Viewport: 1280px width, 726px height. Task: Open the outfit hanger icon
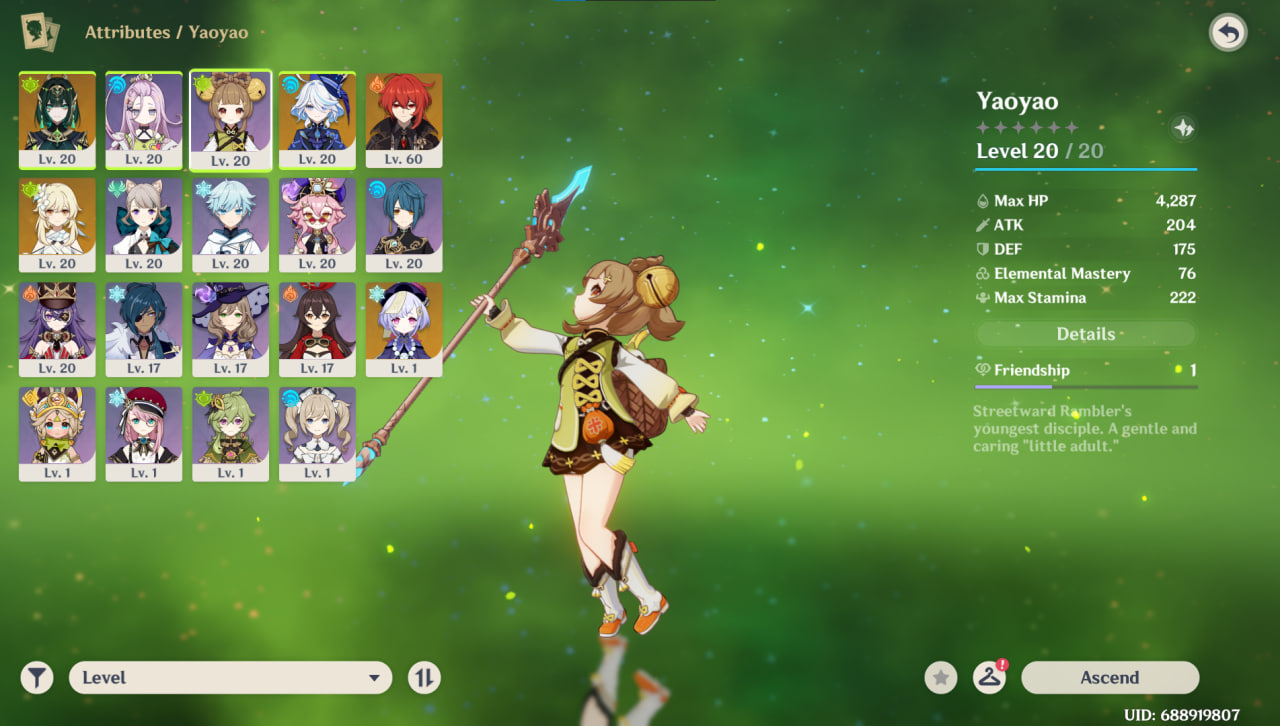(x=989, y=677)
